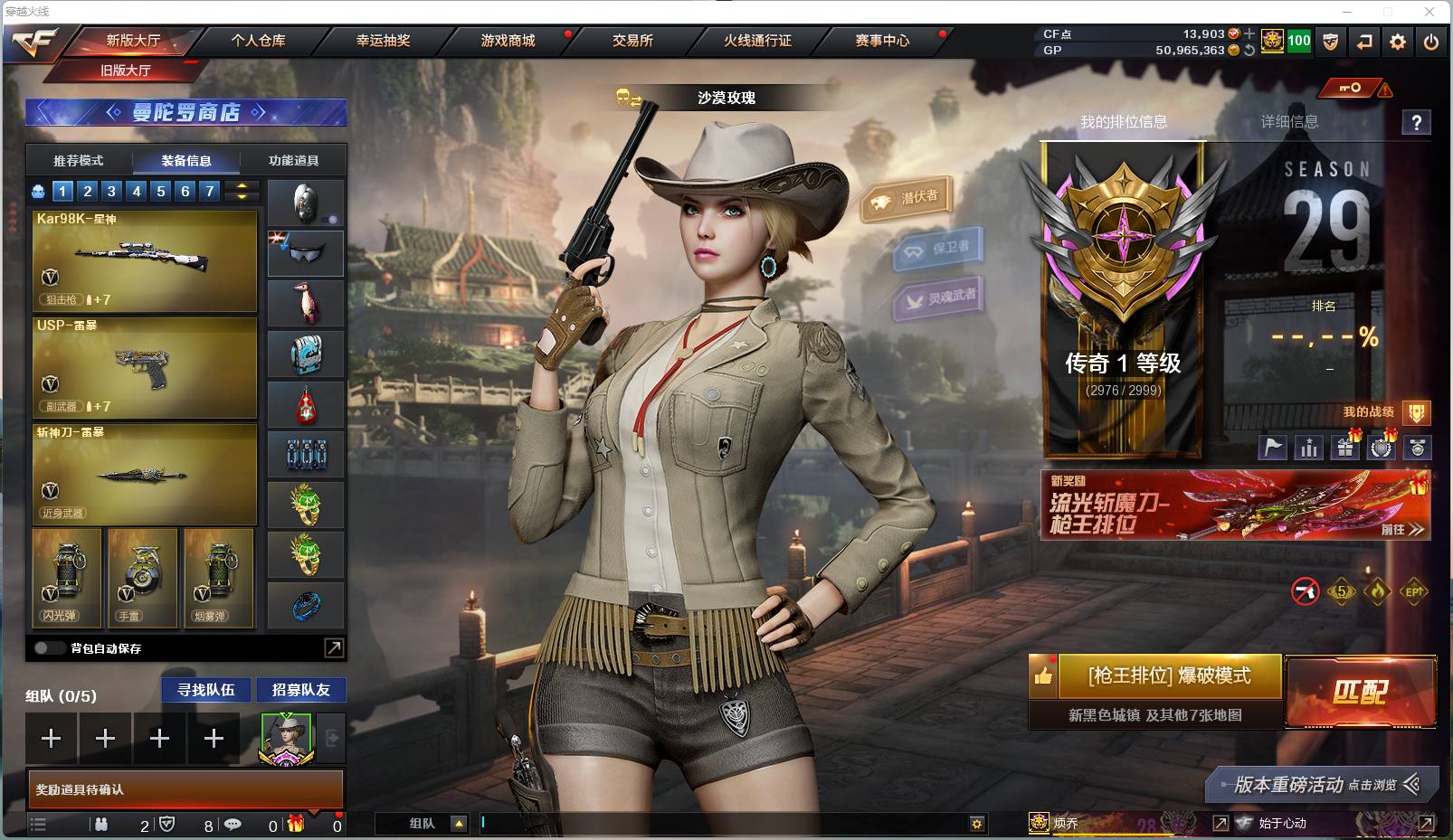1453x840 pixels.
Task: Switch to the 功能道具 tab
Action: [292, 161]
